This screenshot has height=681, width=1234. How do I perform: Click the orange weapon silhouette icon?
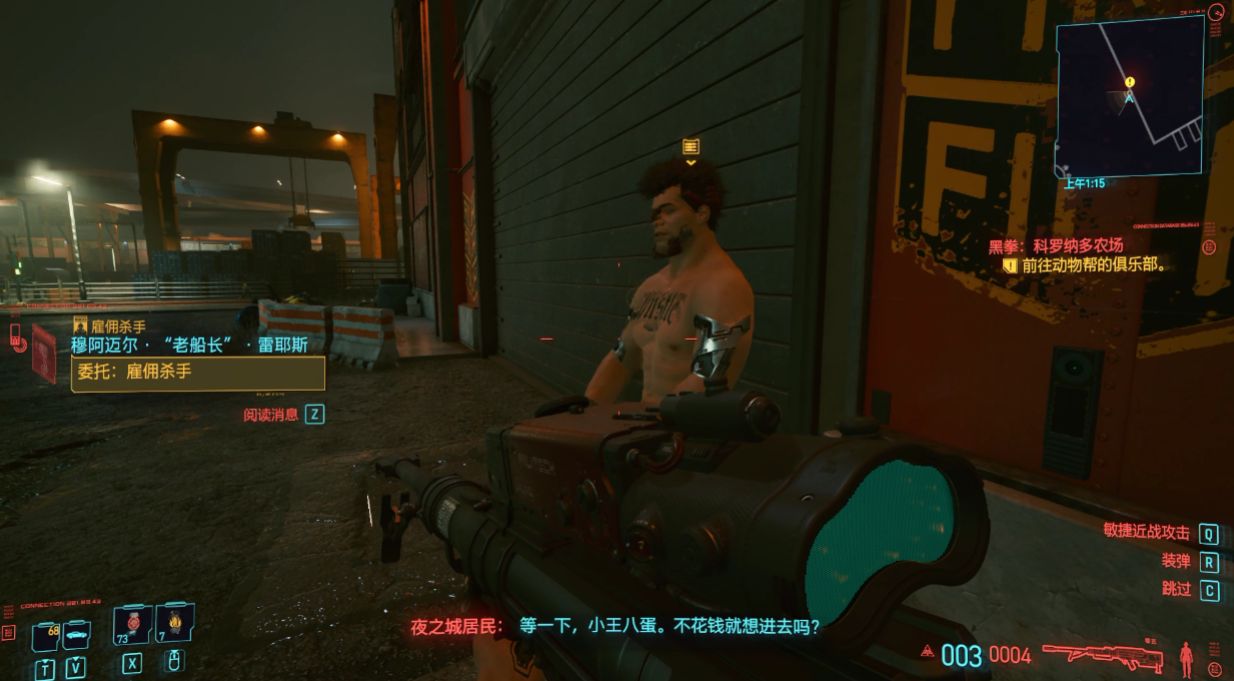[1102, 655]
